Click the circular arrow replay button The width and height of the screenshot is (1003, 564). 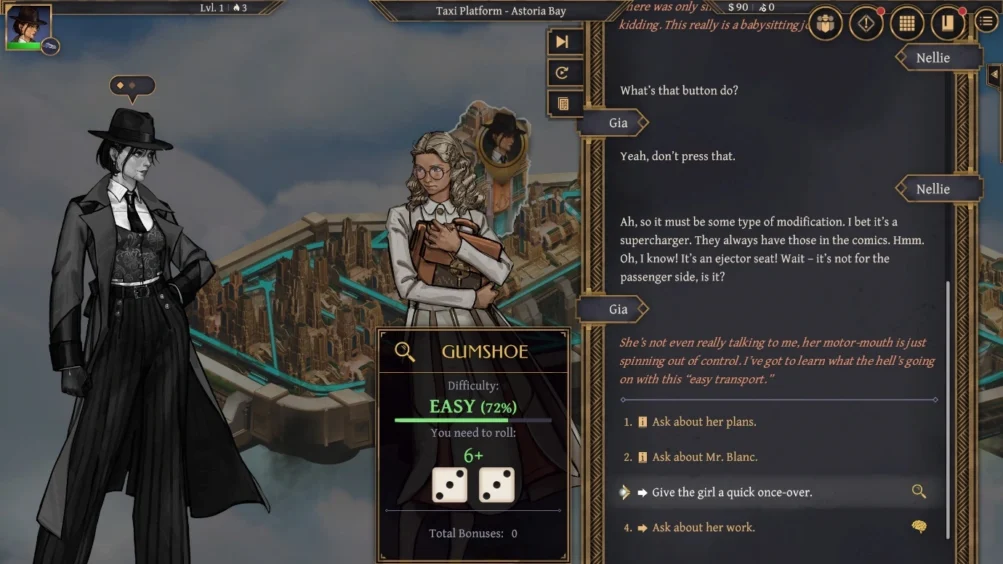(x=563, y=73)
